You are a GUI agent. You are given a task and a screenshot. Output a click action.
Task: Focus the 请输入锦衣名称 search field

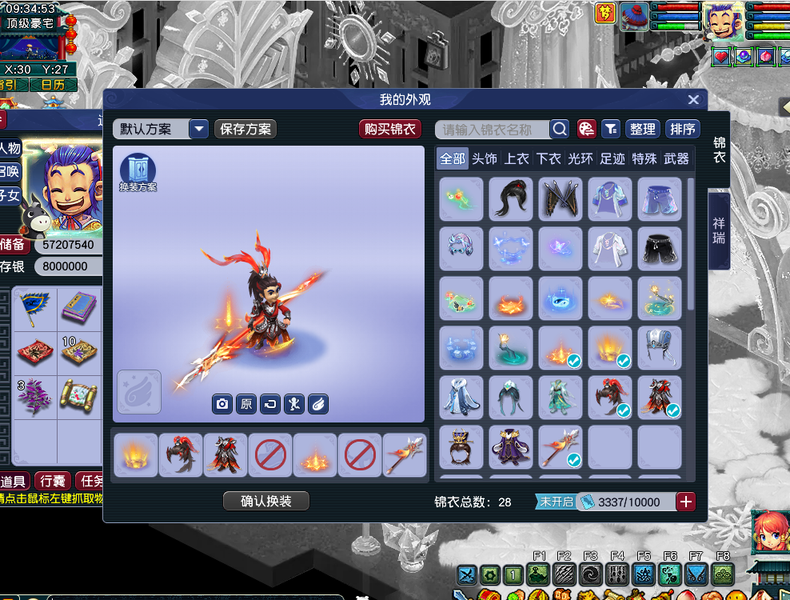492,129
